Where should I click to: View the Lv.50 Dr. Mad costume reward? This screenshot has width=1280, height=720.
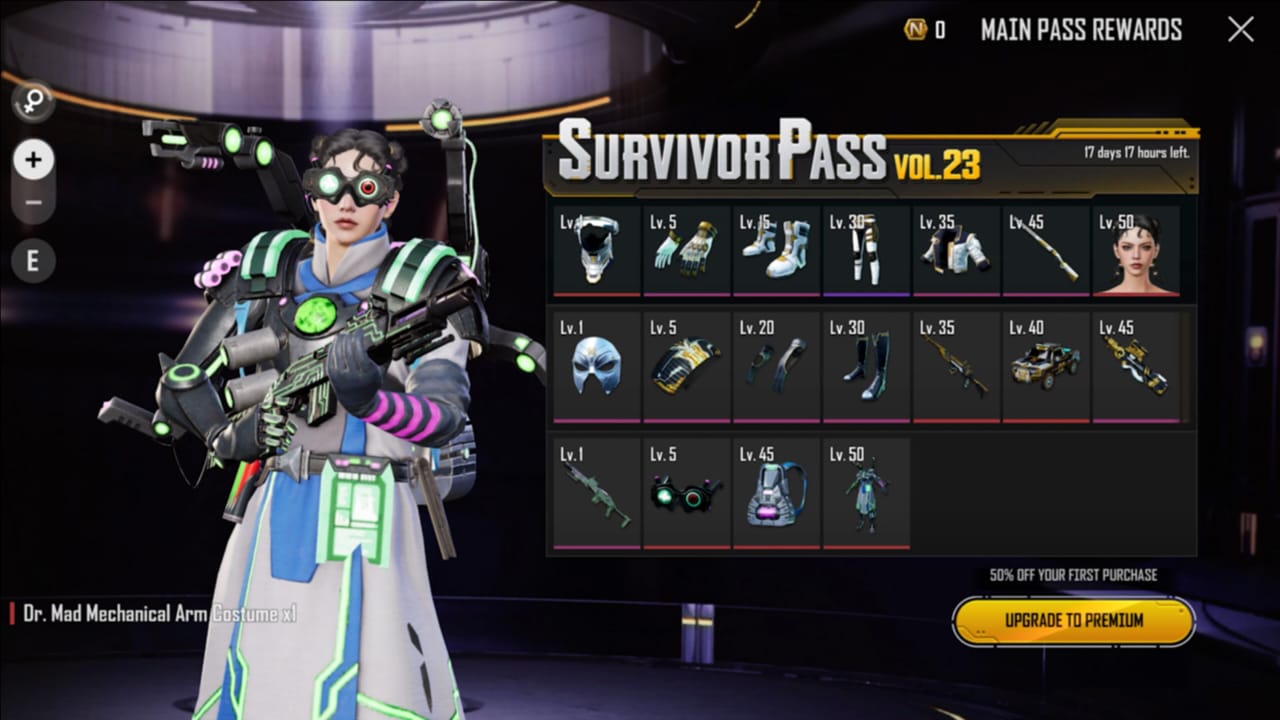[866, 493]
